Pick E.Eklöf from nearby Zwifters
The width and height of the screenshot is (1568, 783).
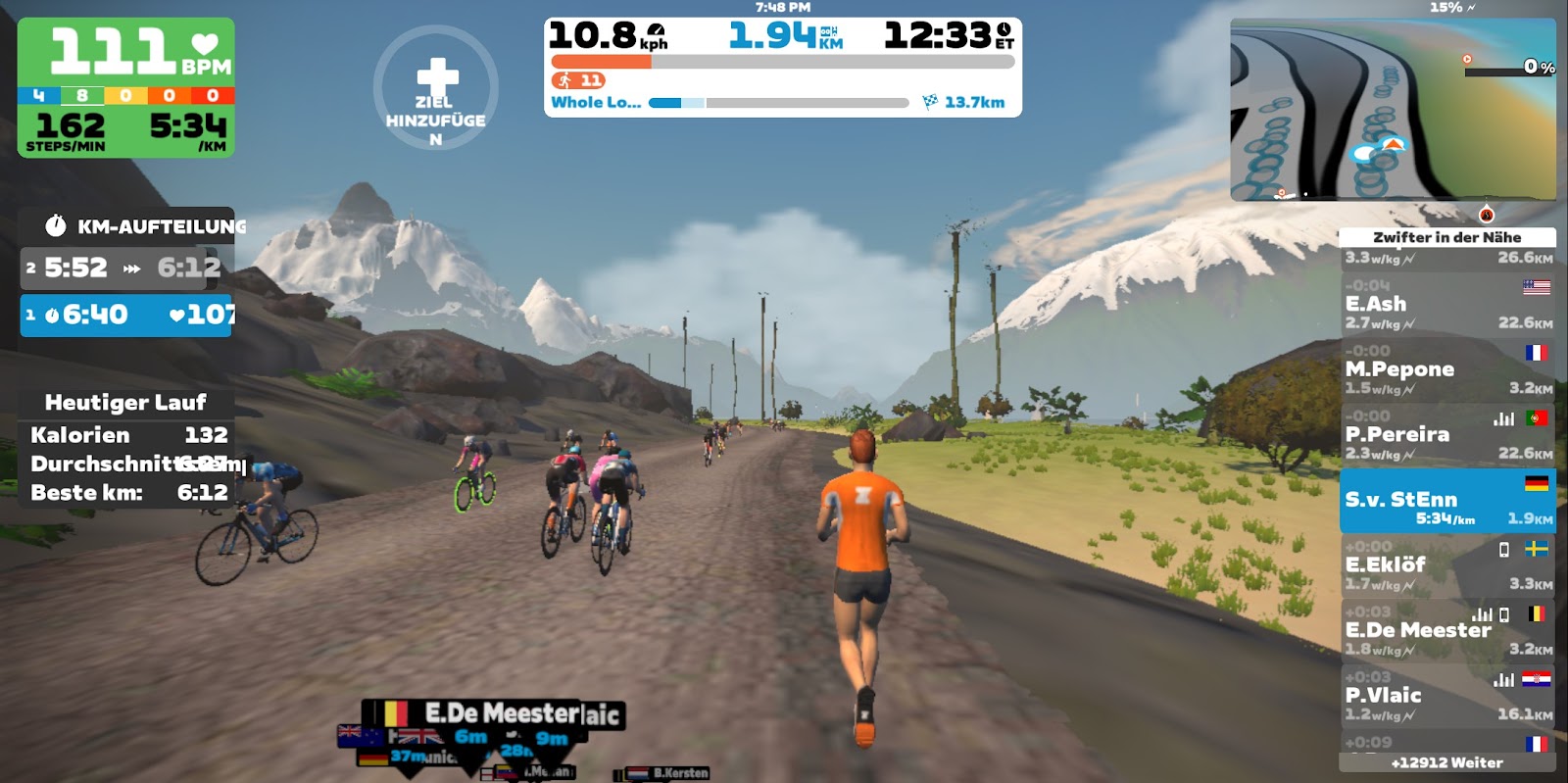1446,565
